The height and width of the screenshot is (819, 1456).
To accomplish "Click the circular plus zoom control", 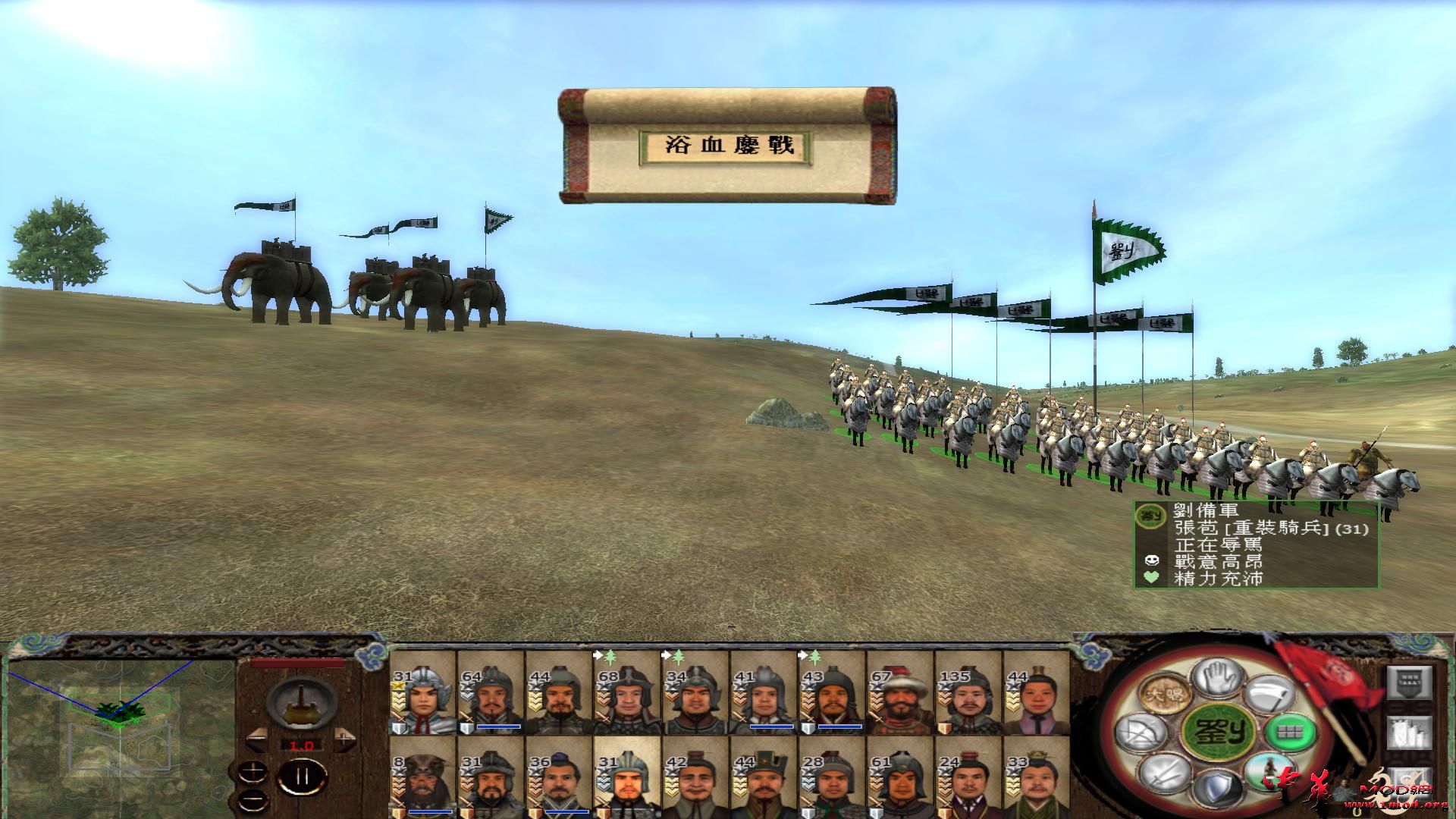I will 253,772.
